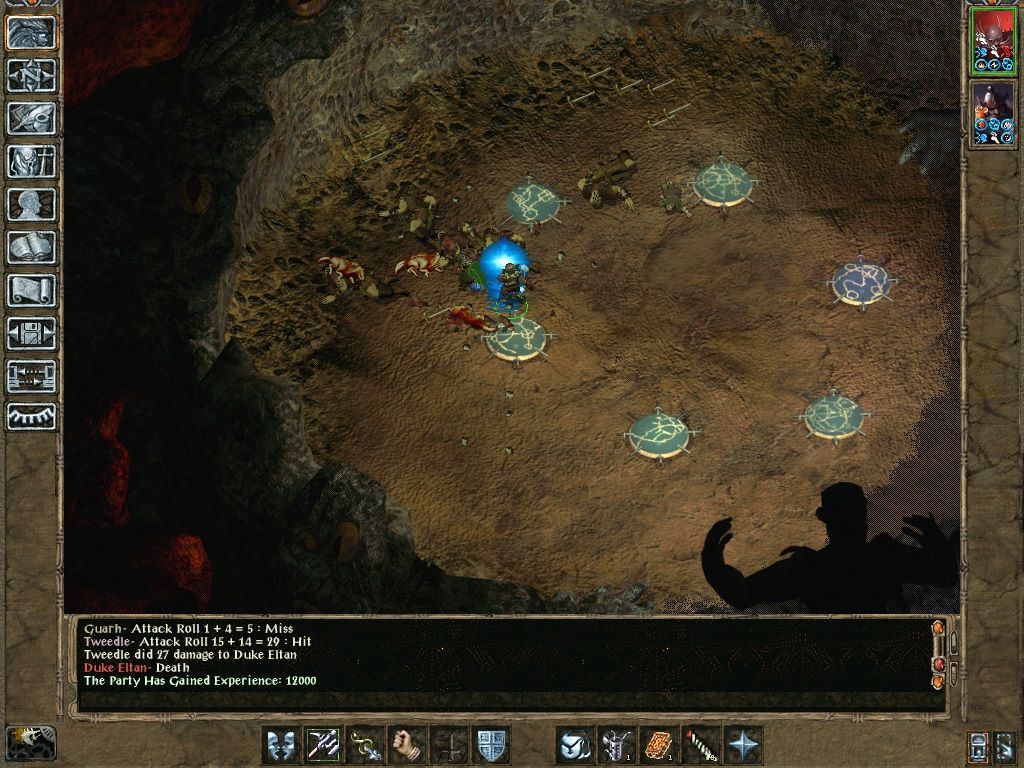Screen dimensions: 1024x768
Task: Activate the shield guard action
Action: coord(491,745)
